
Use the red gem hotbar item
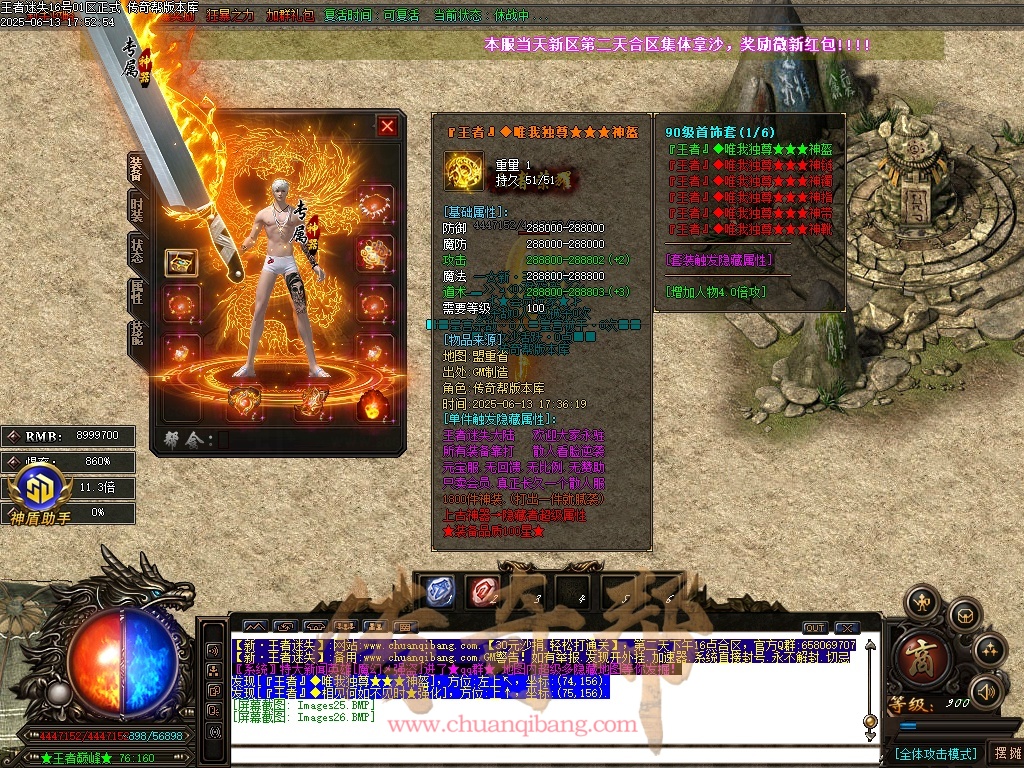[x=485, y=591]
